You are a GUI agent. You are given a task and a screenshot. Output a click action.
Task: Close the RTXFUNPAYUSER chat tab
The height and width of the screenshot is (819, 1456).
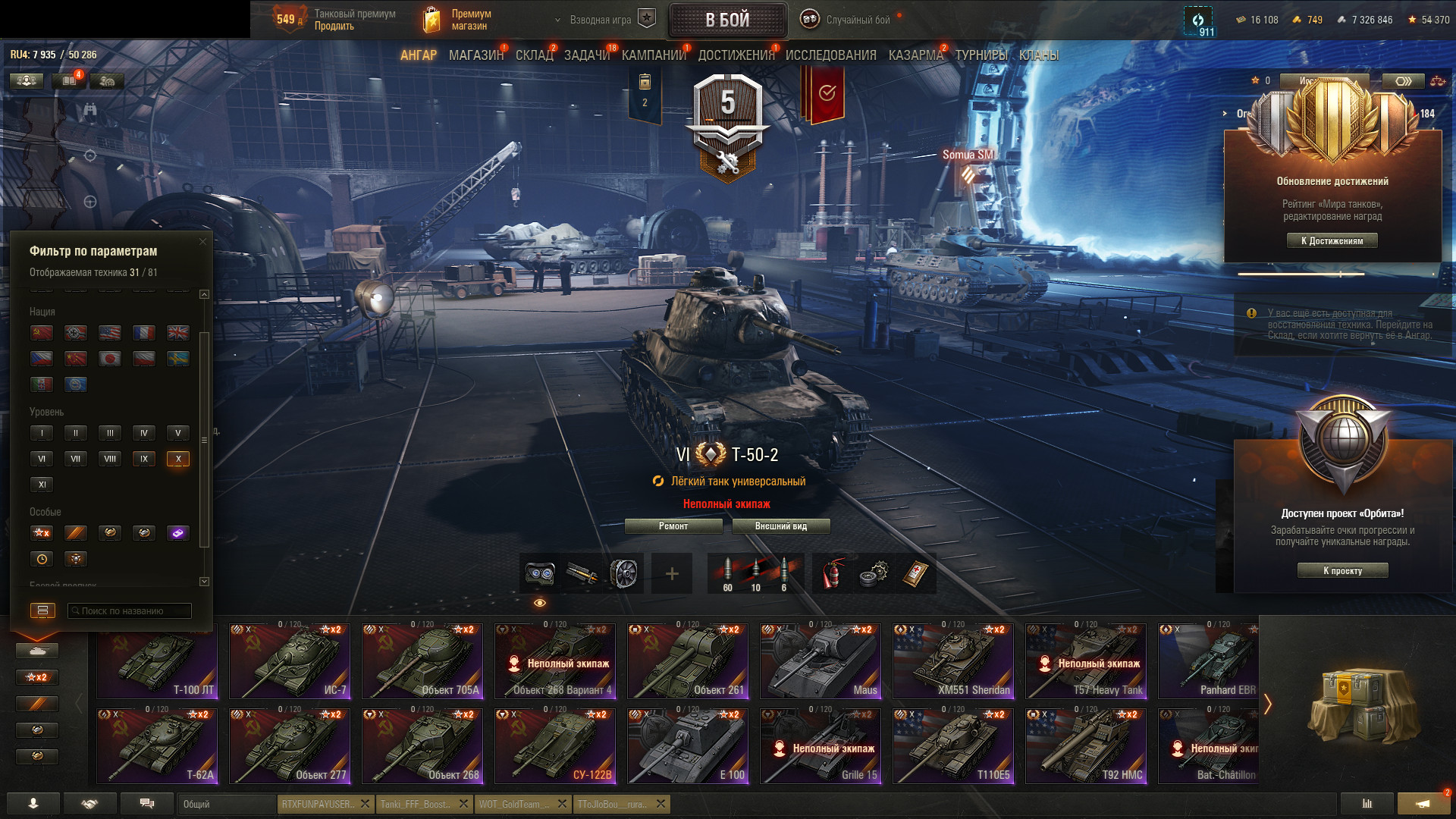pos(365,804)
